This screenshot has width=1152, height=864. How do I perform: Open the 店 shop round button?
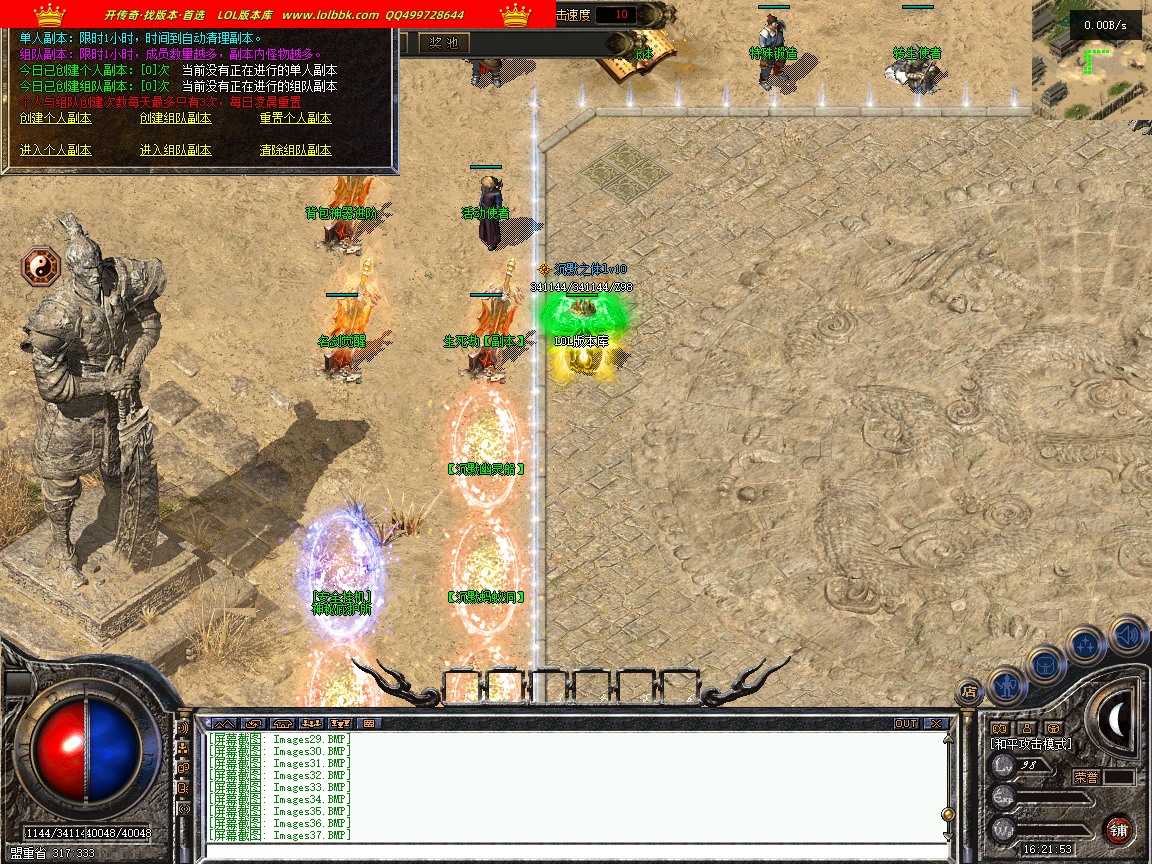[x=968, y=690]
